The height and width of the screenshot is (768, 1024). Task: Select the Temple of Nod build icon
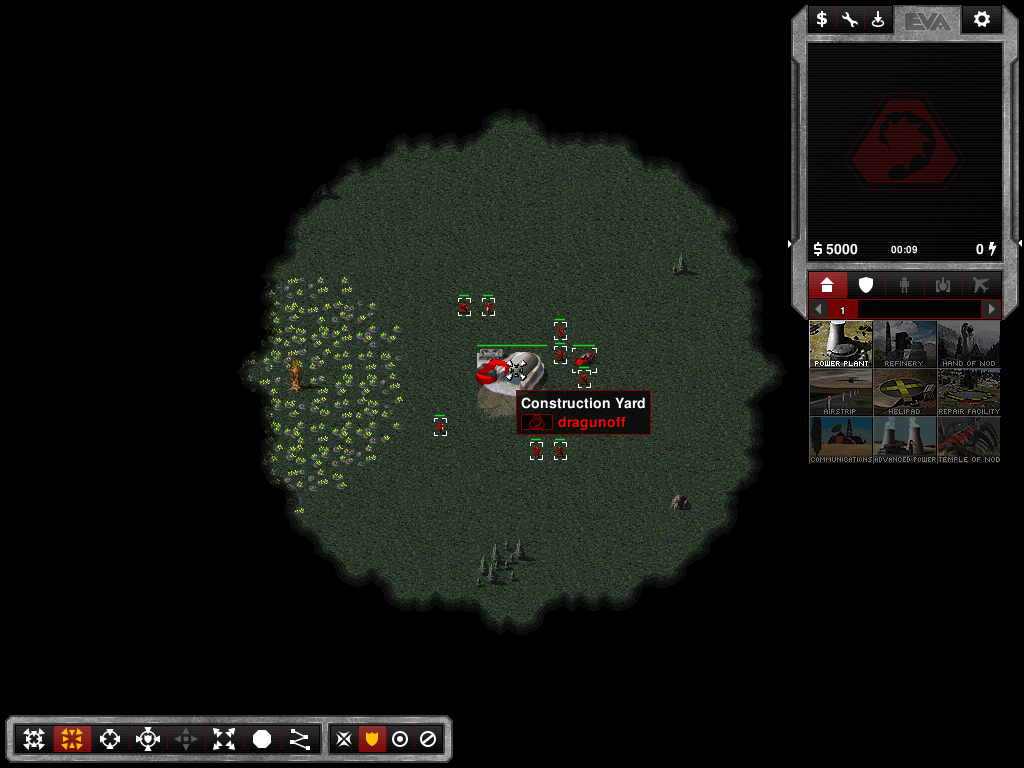pyautogui.click(x=968, y=440)
